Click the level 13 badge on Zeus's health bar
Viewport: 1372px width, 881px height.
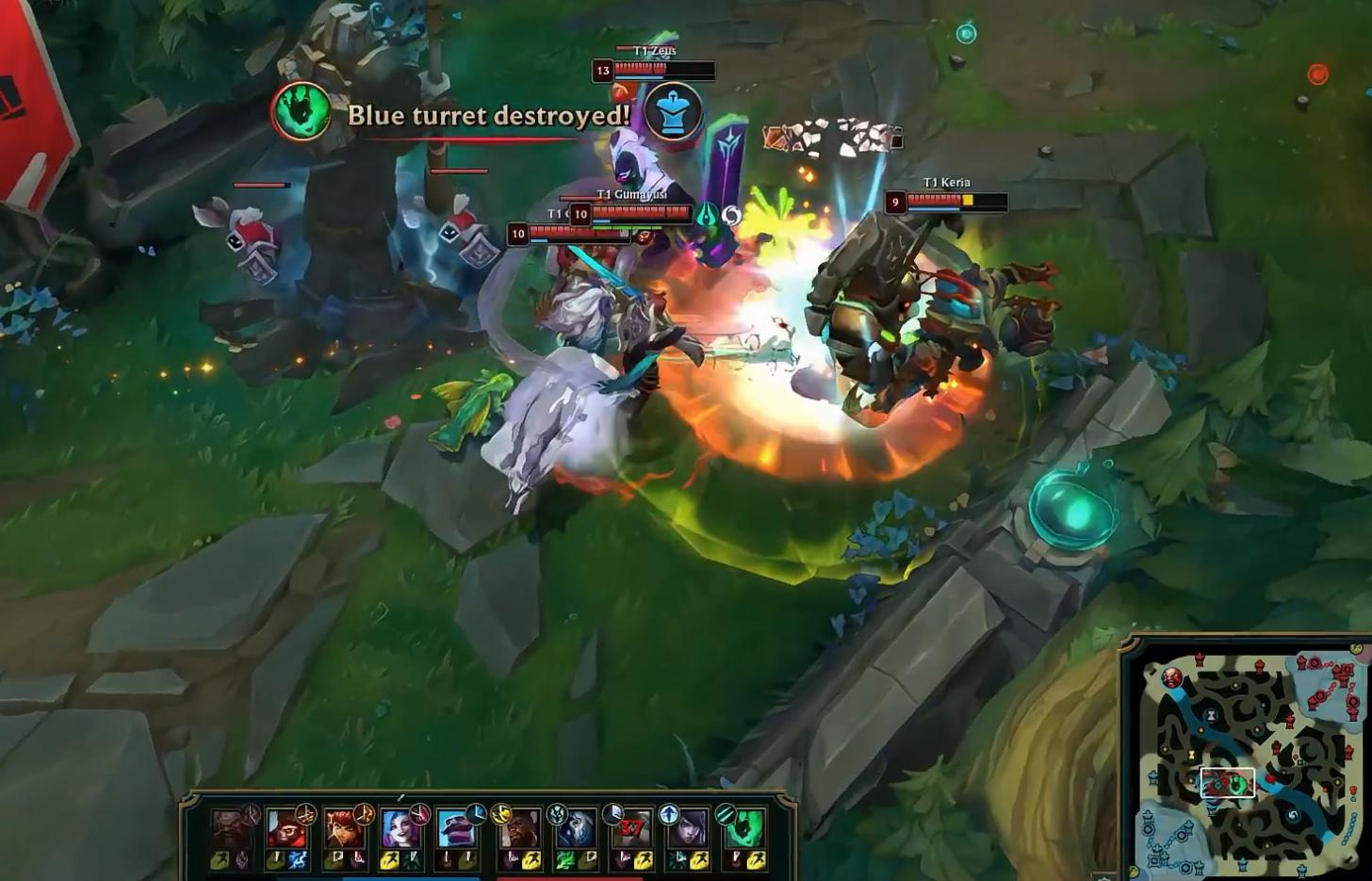[603, 71]
